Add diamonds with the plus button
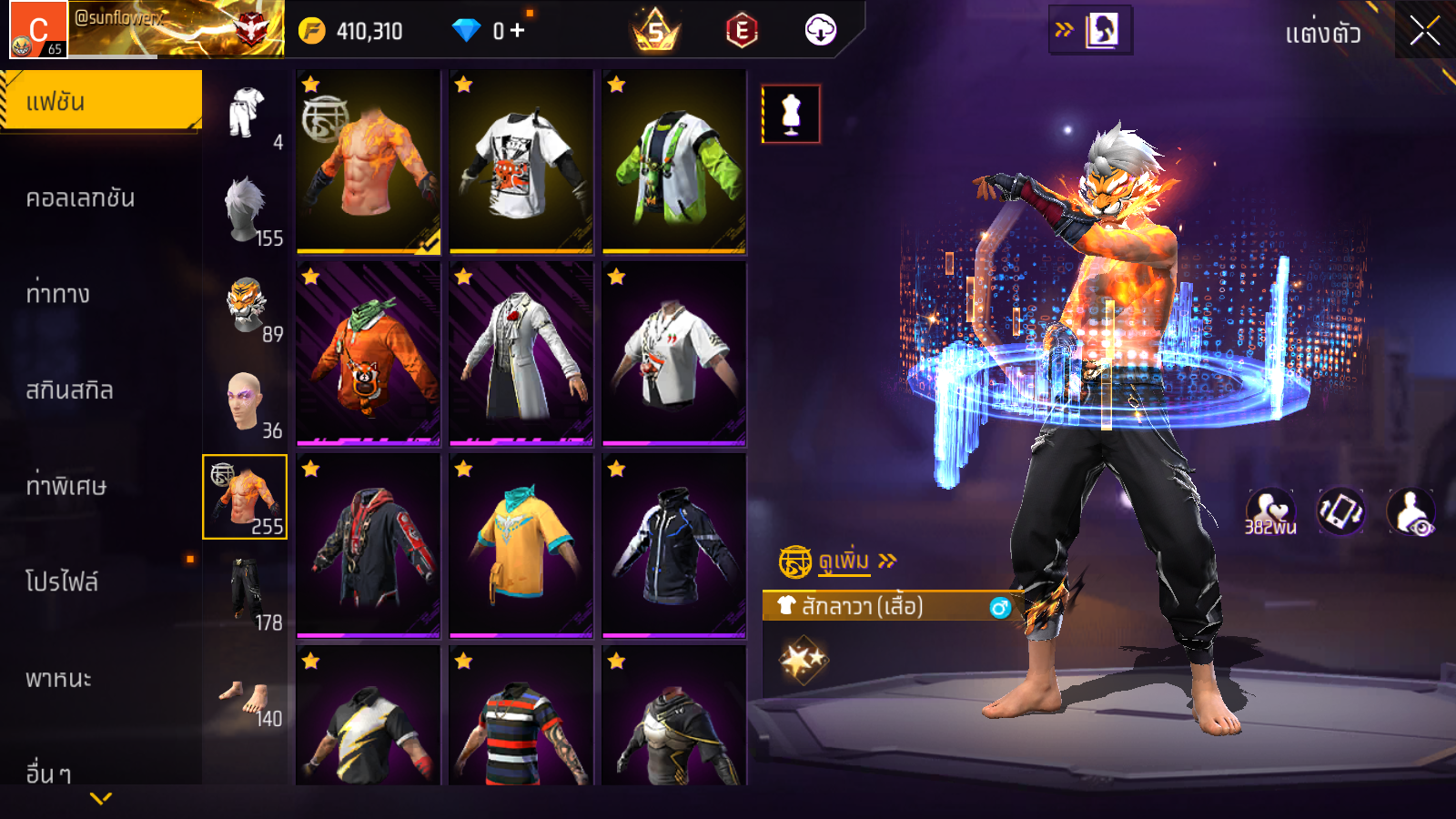The height and width of the screenshot is (819, 1456). tap(518, 31)
